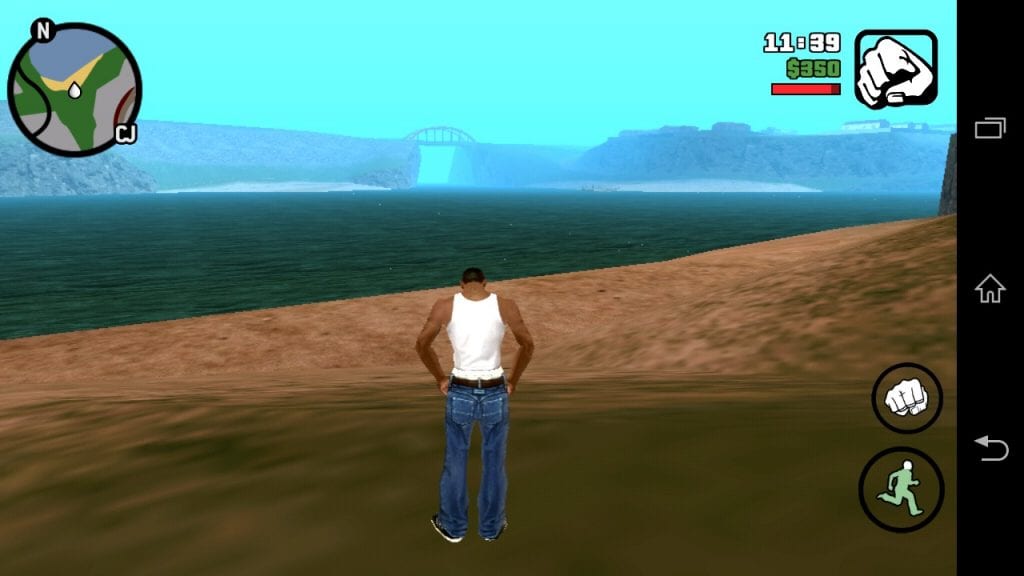Punch with the fist attack button

906,398
